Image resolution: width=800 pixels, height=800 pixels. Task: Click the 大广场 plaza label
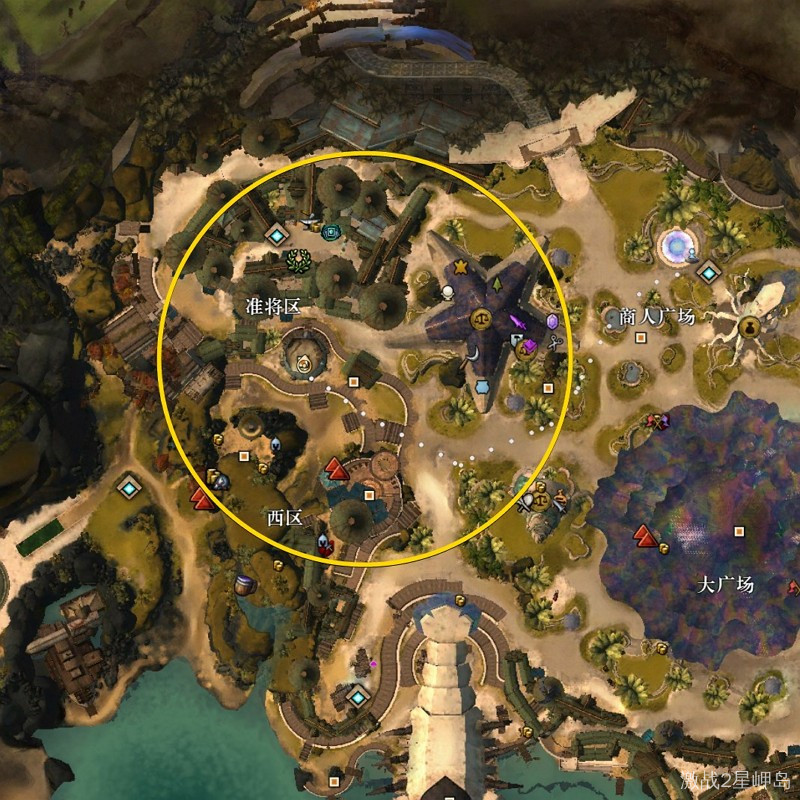point(725,584)
